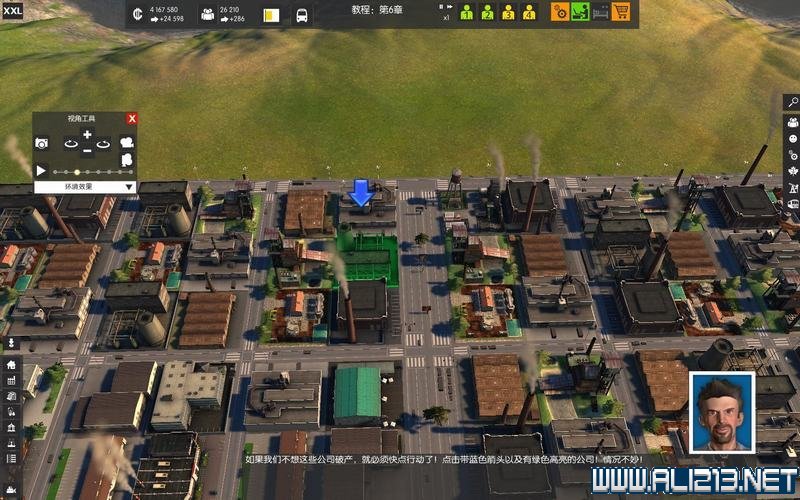Set game speed to level 1
800x500 pixels.
point(466,12)
